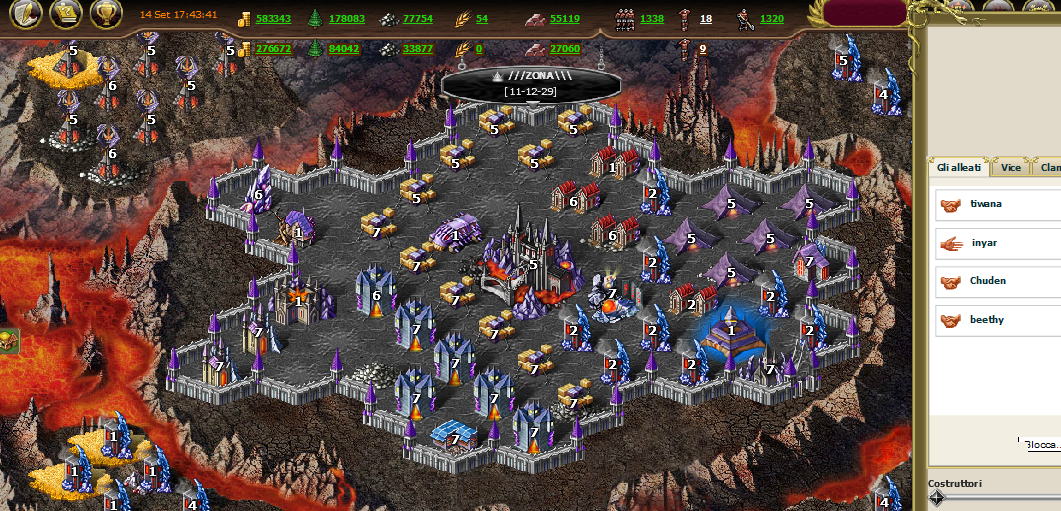Click the Blocca link
The height and width of the screenshot is (511, 1061).
(1042, 445)
